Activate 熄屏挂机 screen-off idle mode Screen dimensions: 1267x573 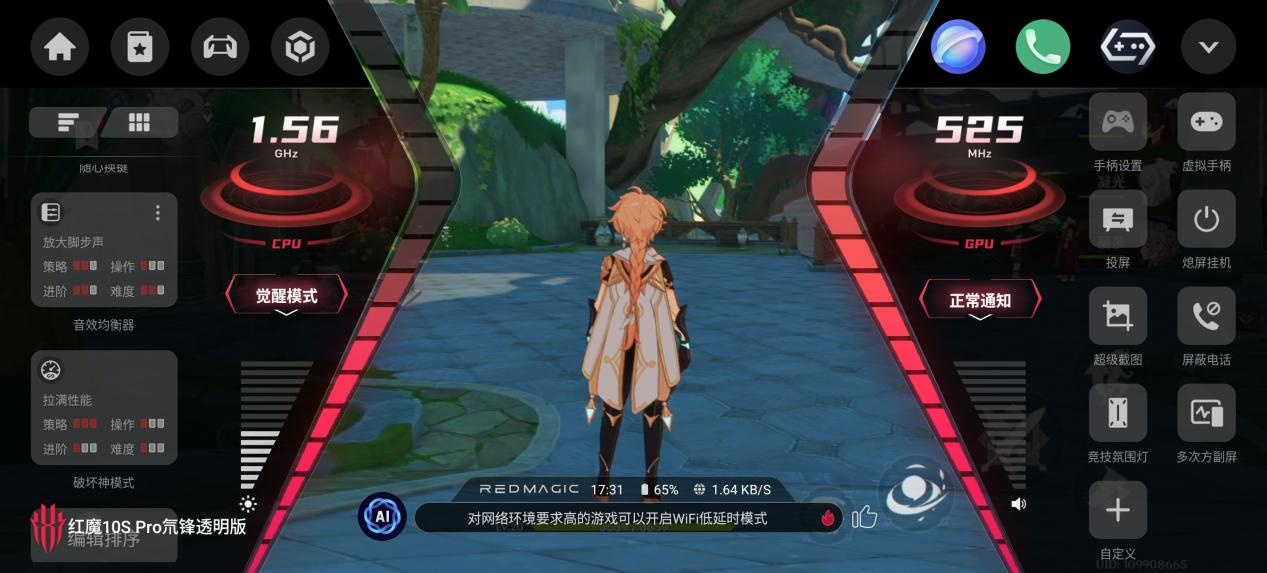tap(1206, 220)
